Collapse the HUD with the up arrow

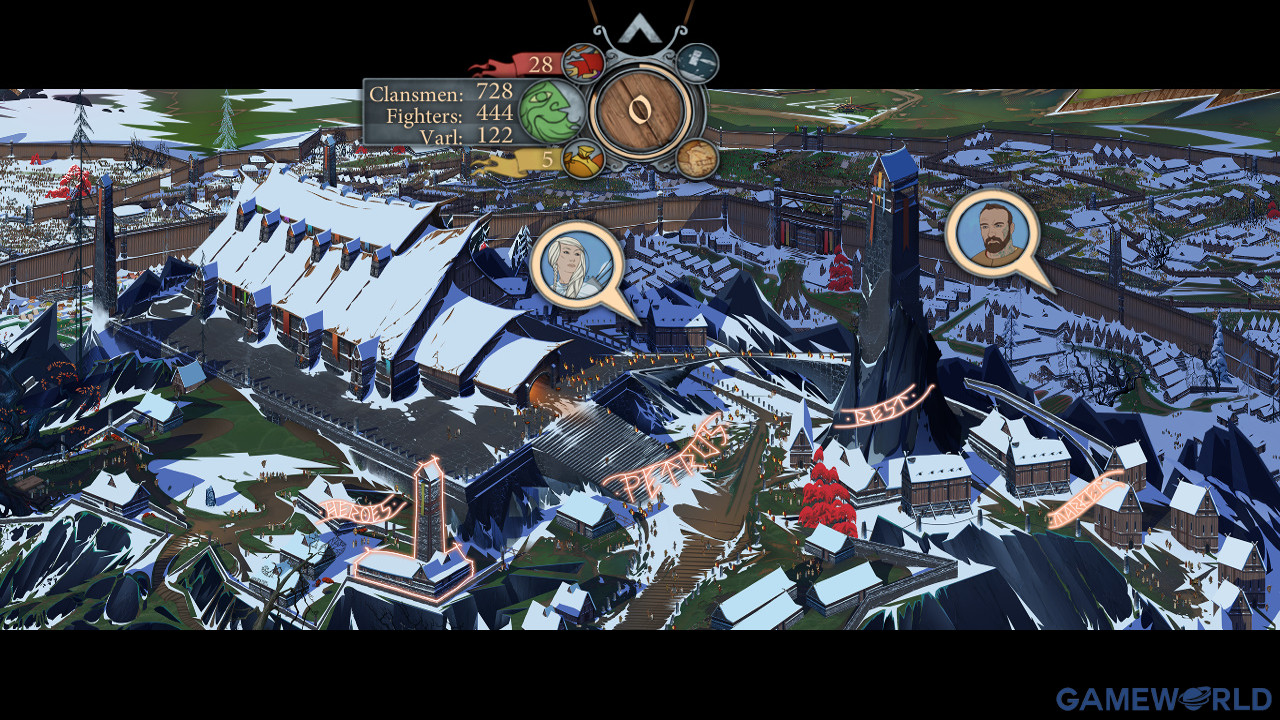point(640,30)
